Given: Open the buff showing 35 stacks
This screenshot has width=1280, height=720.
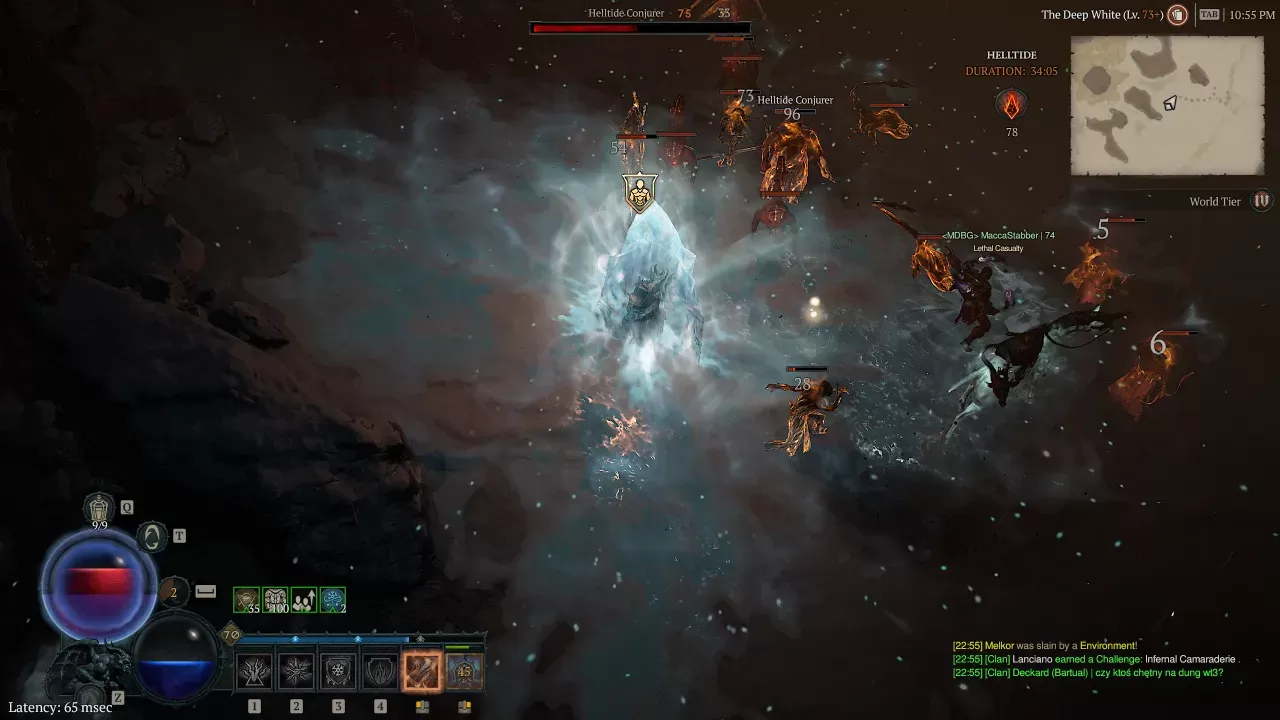Looking at the screenshot, I should coord(246,599).
